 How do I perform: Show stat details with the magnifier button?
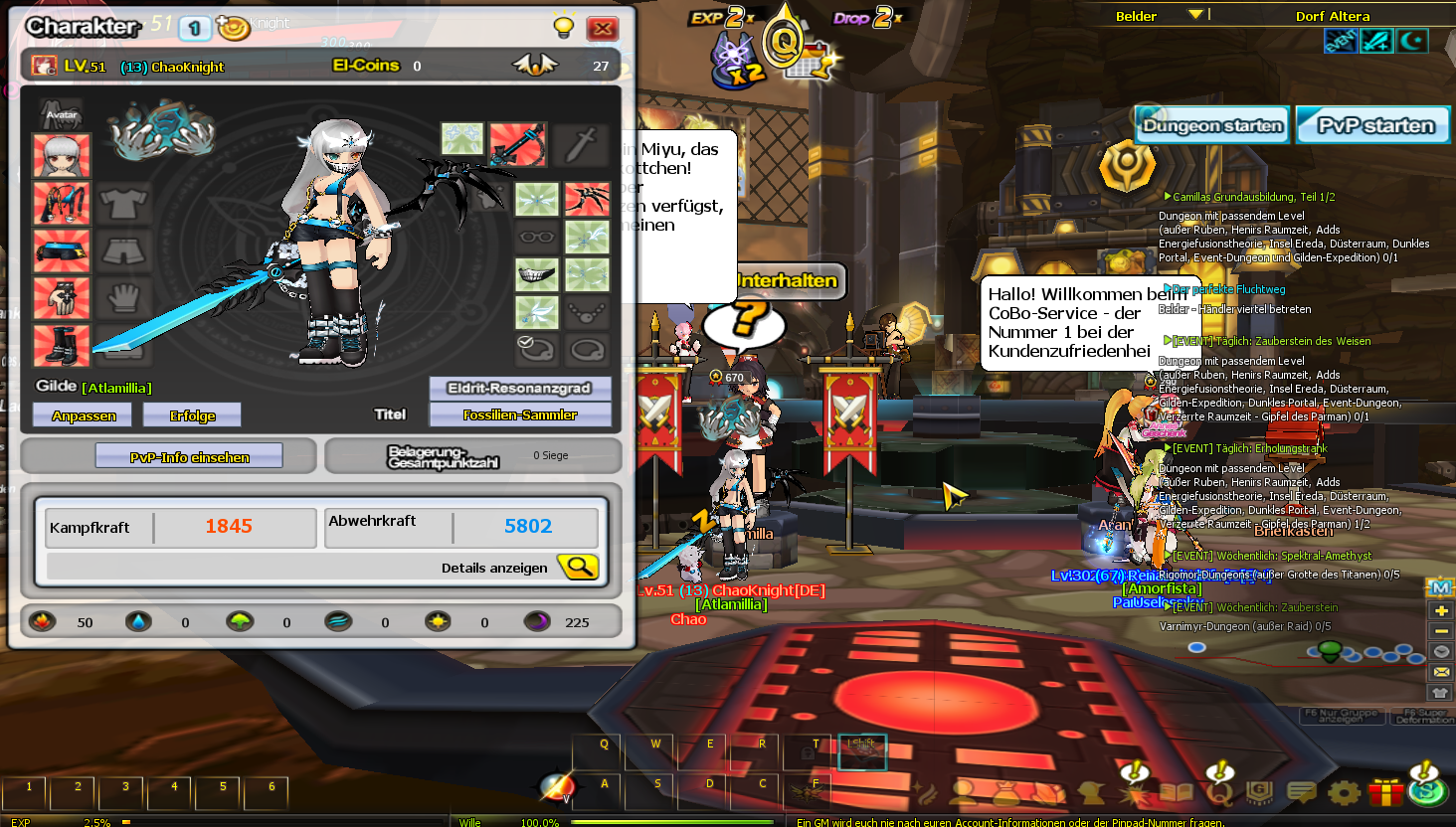(578, 568)
